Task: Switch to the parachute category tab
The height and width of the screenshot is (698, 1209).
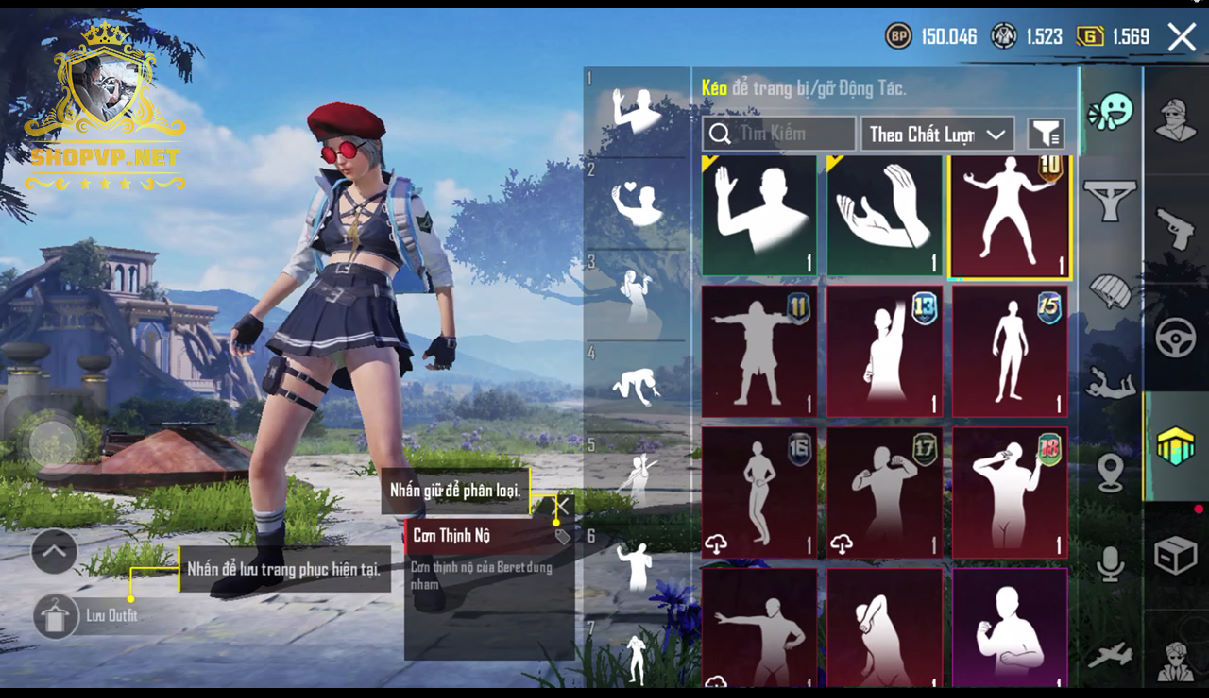Action: click(x=1111, y=290)
